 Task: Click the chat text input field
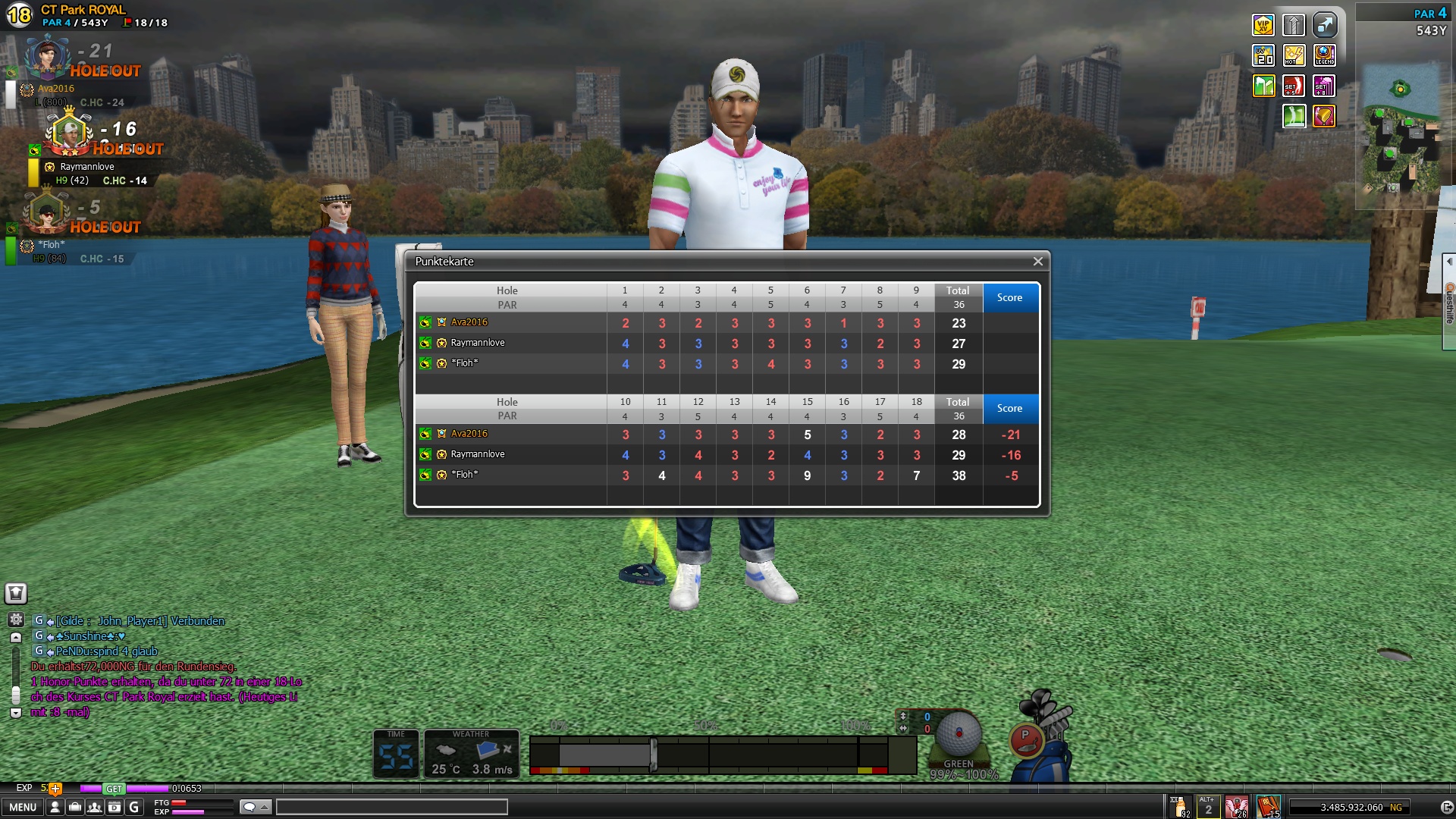[391, 807]
